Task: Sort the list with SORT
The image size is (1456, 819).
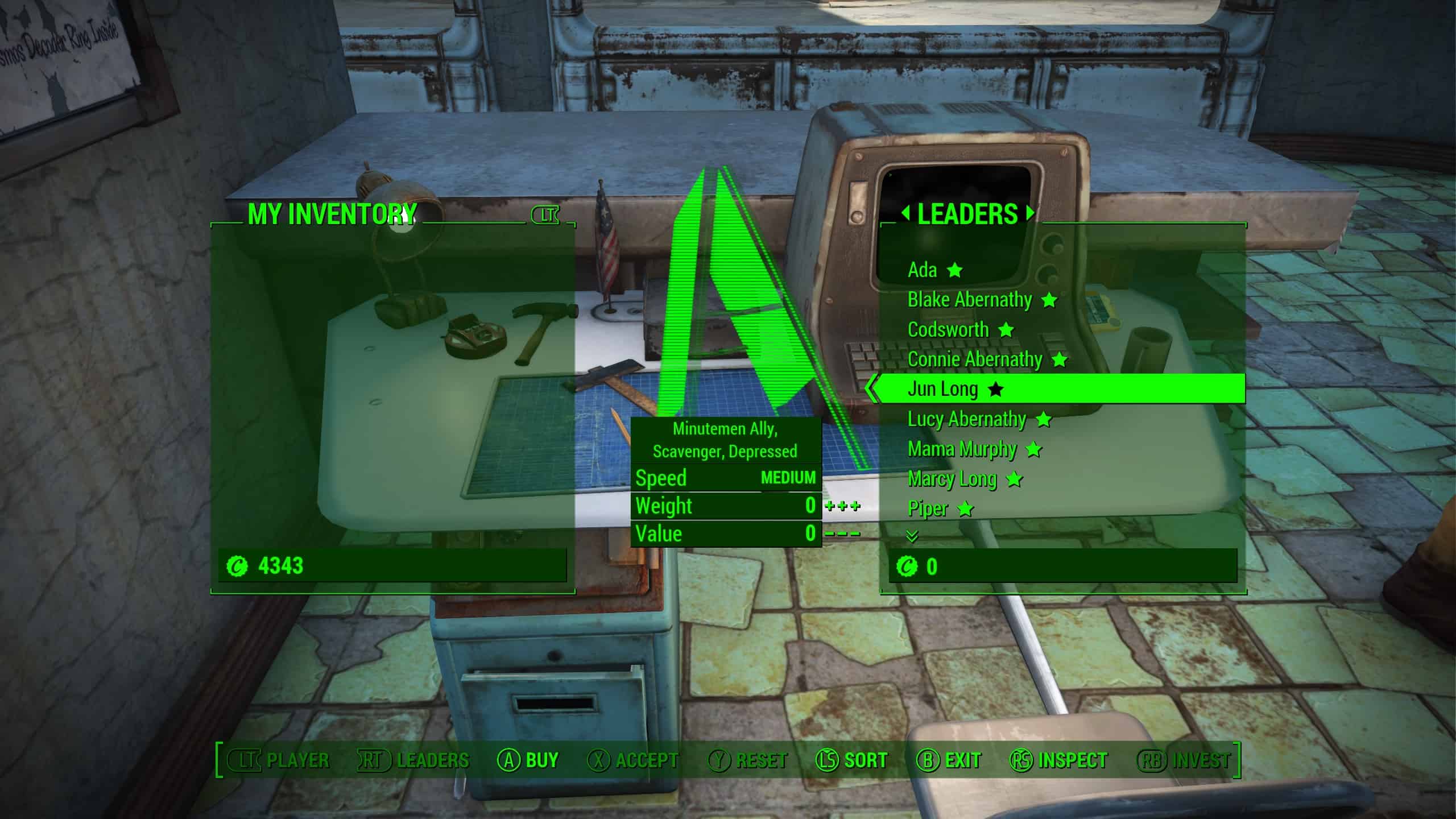Action: pos(852,760)
